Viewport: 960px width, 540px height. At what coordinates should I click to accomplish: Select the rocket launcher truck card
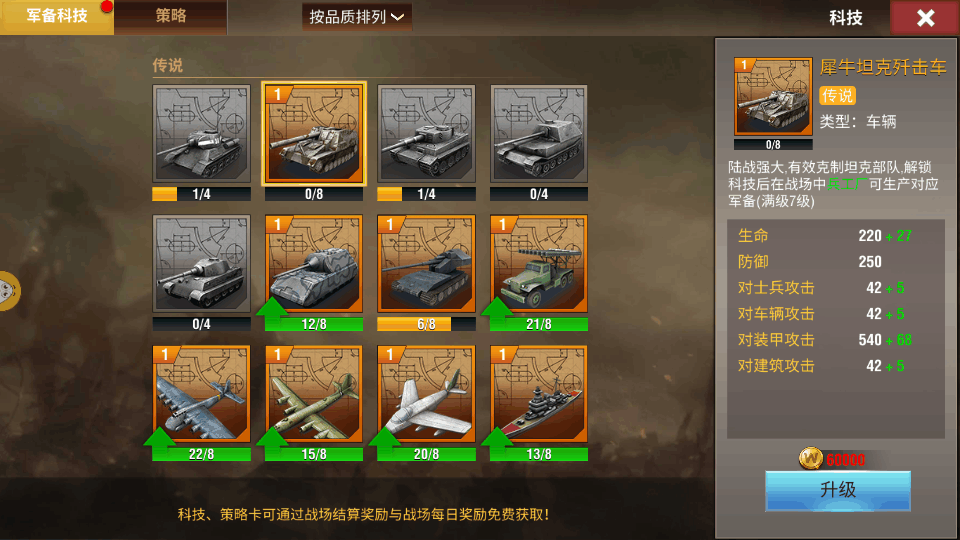(x=539, y=265)
